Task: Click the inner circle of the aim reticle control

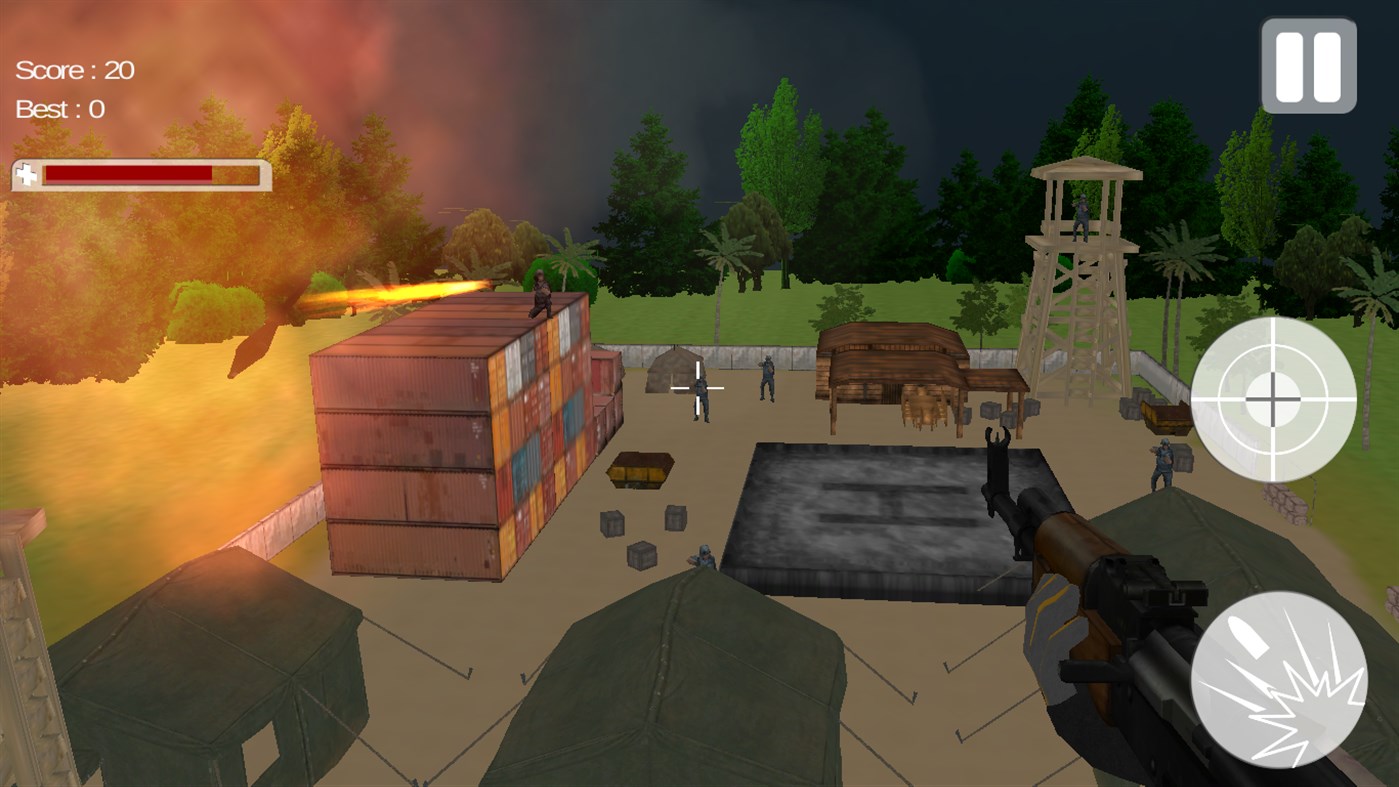Action: [x=1273, y=399]
